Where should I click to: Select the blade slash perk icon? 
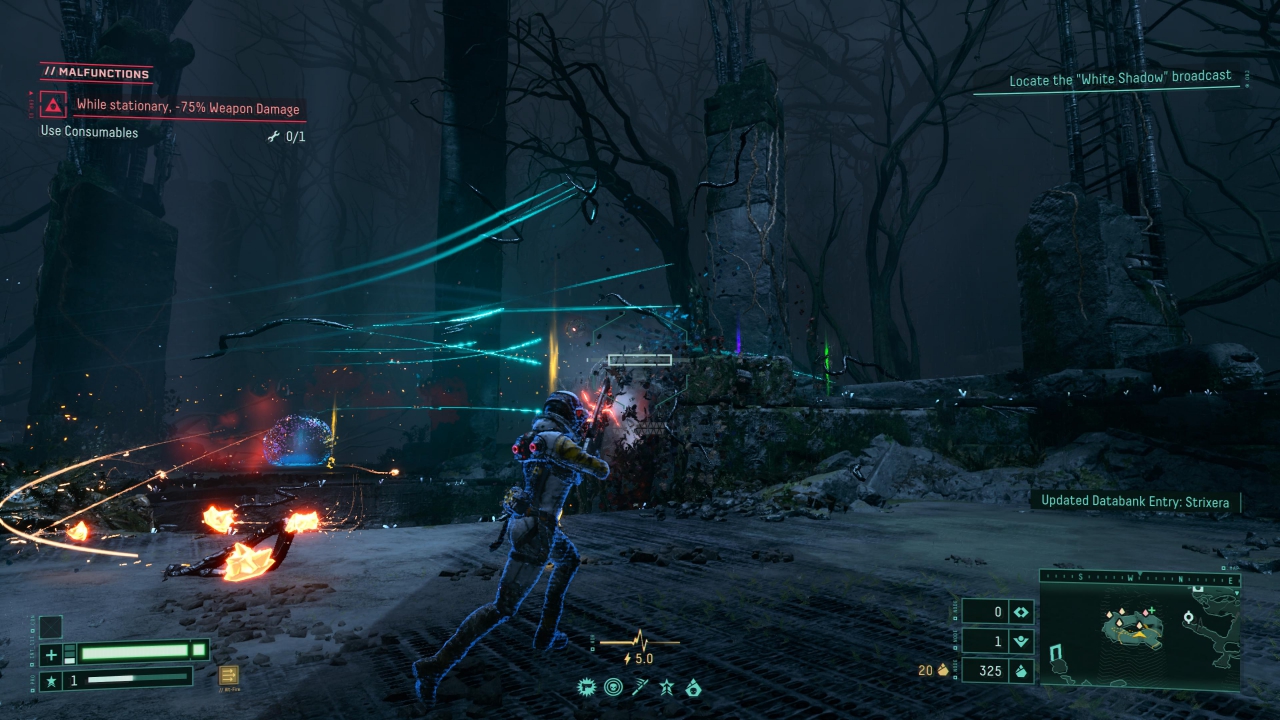(x=640, y=687)
